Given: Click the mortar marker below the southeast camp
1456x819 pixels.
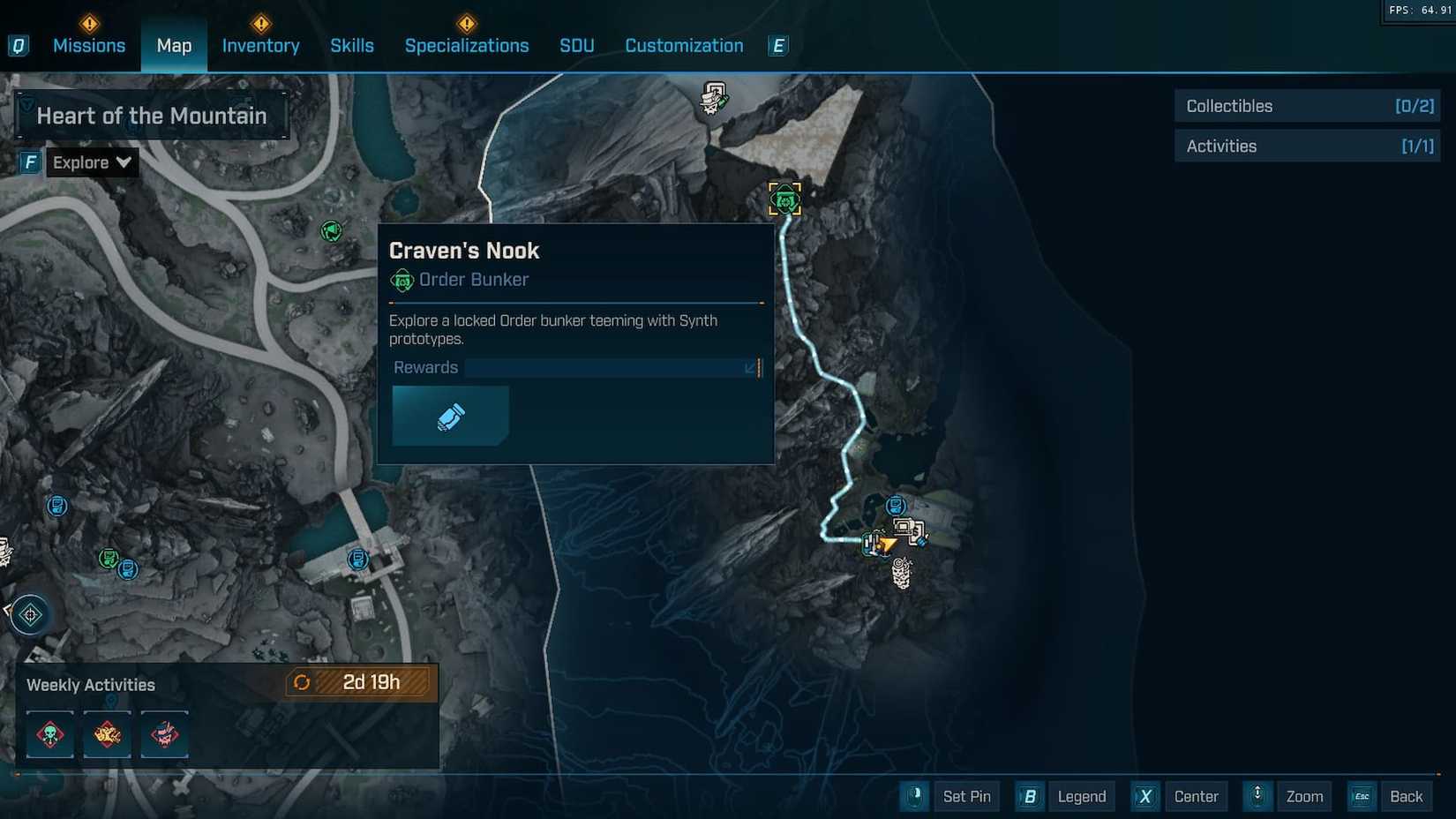Looking at the screenshot, I should pos(901,572).
